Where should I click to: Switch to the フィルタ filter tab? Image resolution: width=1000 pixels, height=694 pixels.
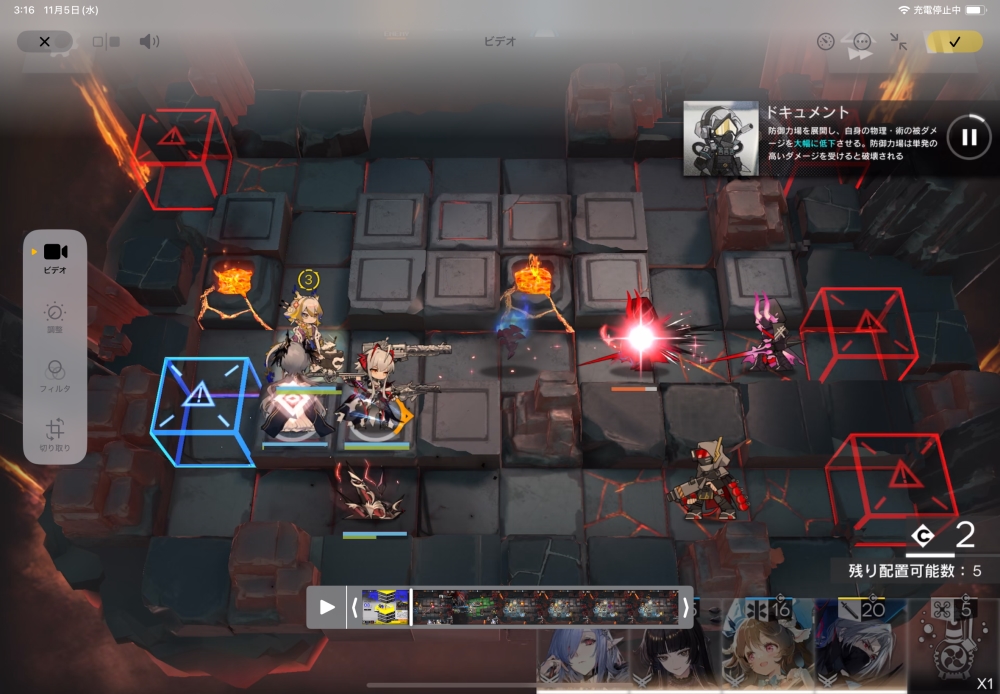pos(55,377)
